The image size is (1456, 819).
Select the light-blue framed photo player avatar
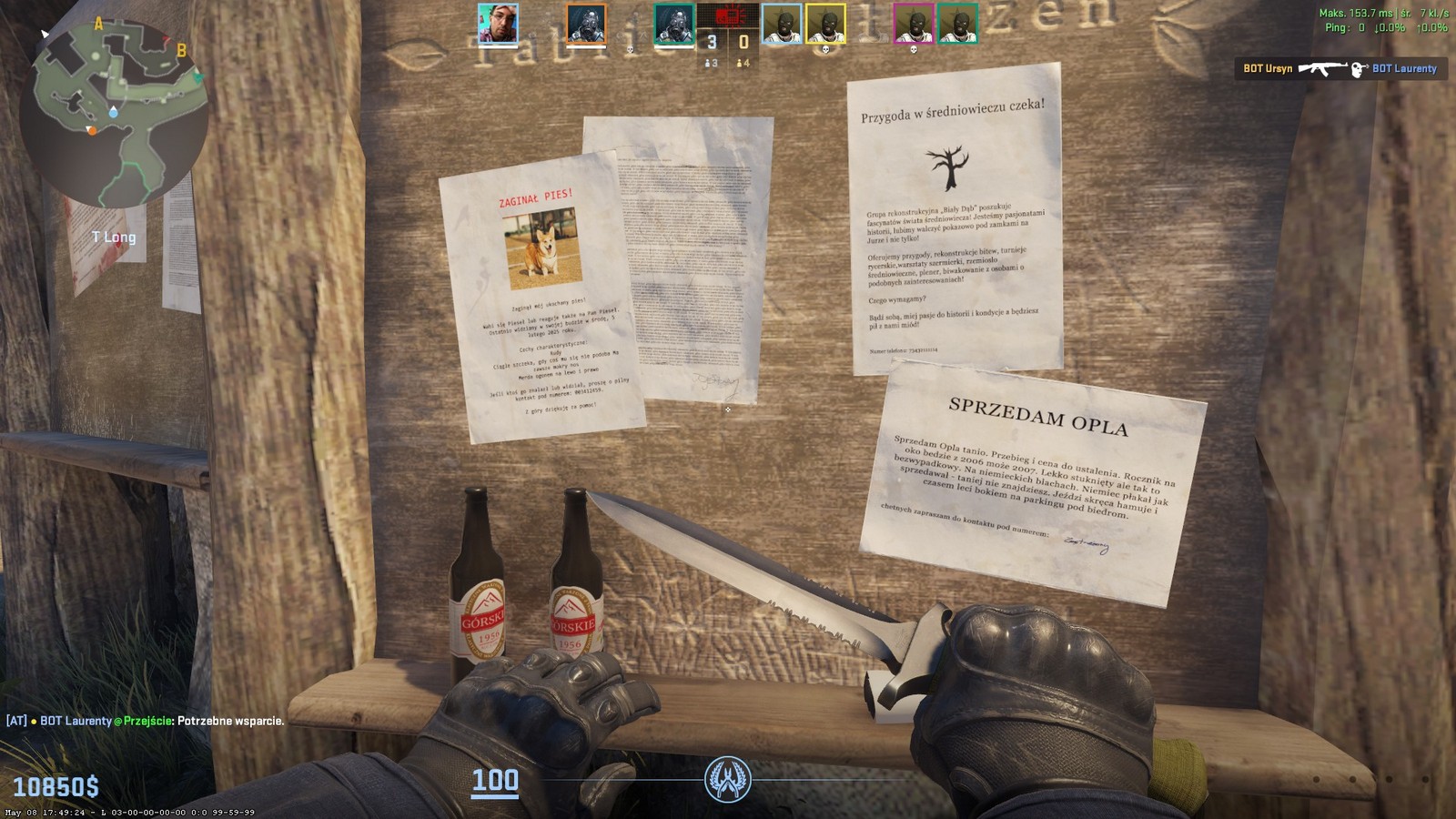pos(498,24)
